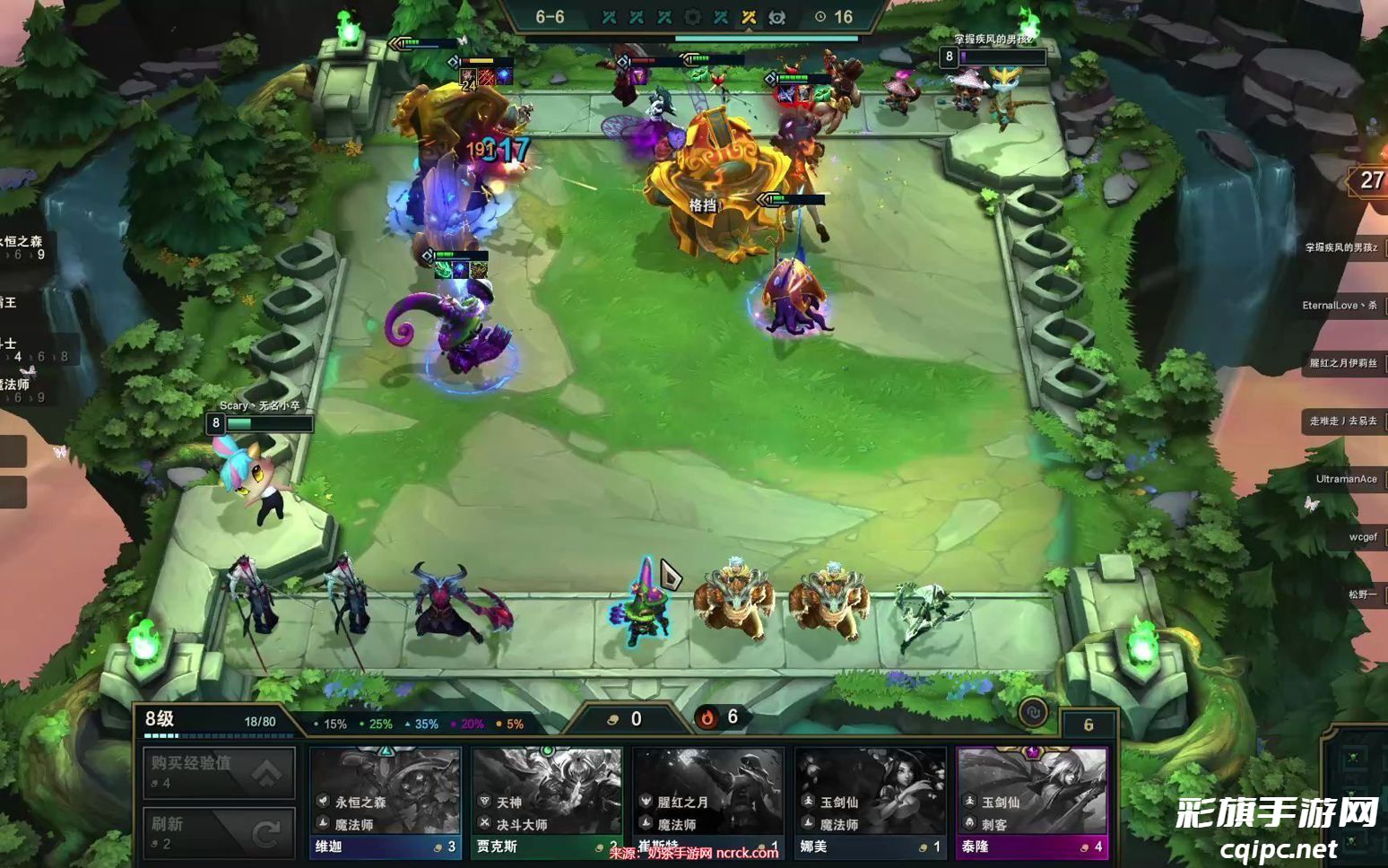Spectate player 腥红之月伊莉丝's board
Screen dimensions: 1388x868
click(x=1343, y=363)
